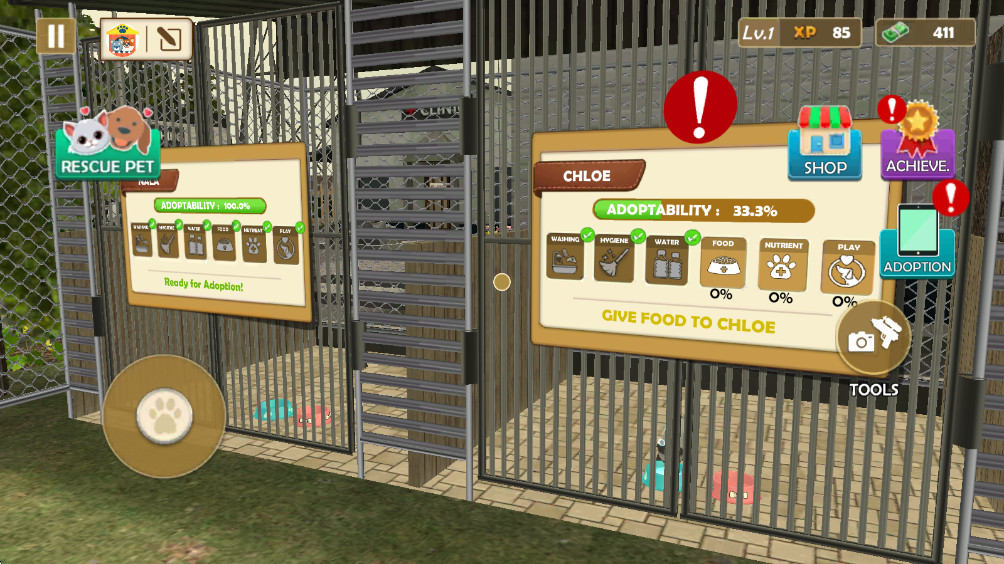Tap the paw print joystick
This screenshot has width=1004, height=564.
click(x=164, y=415)
